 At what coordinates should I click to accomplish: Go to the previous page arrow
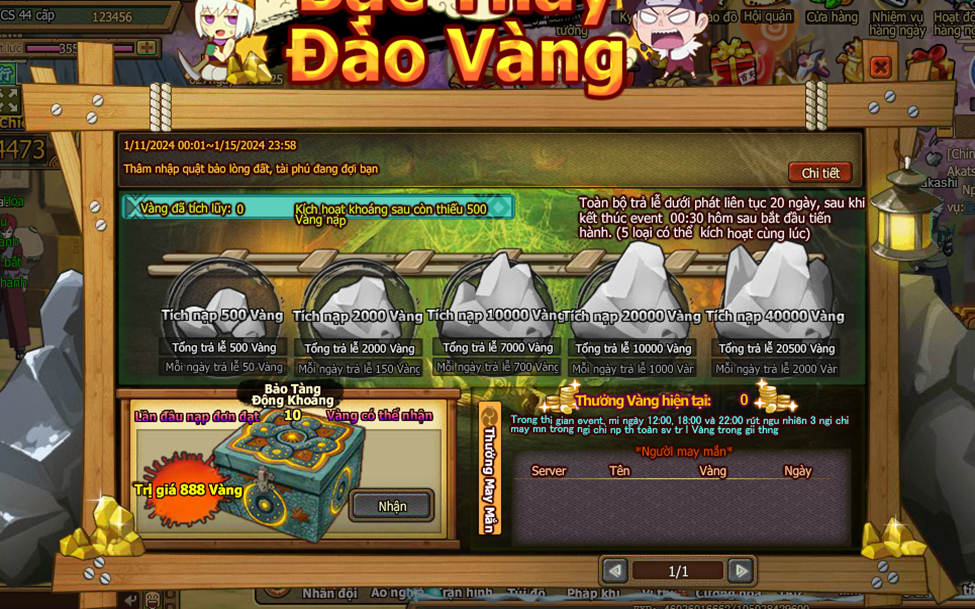tap(615, 571)
